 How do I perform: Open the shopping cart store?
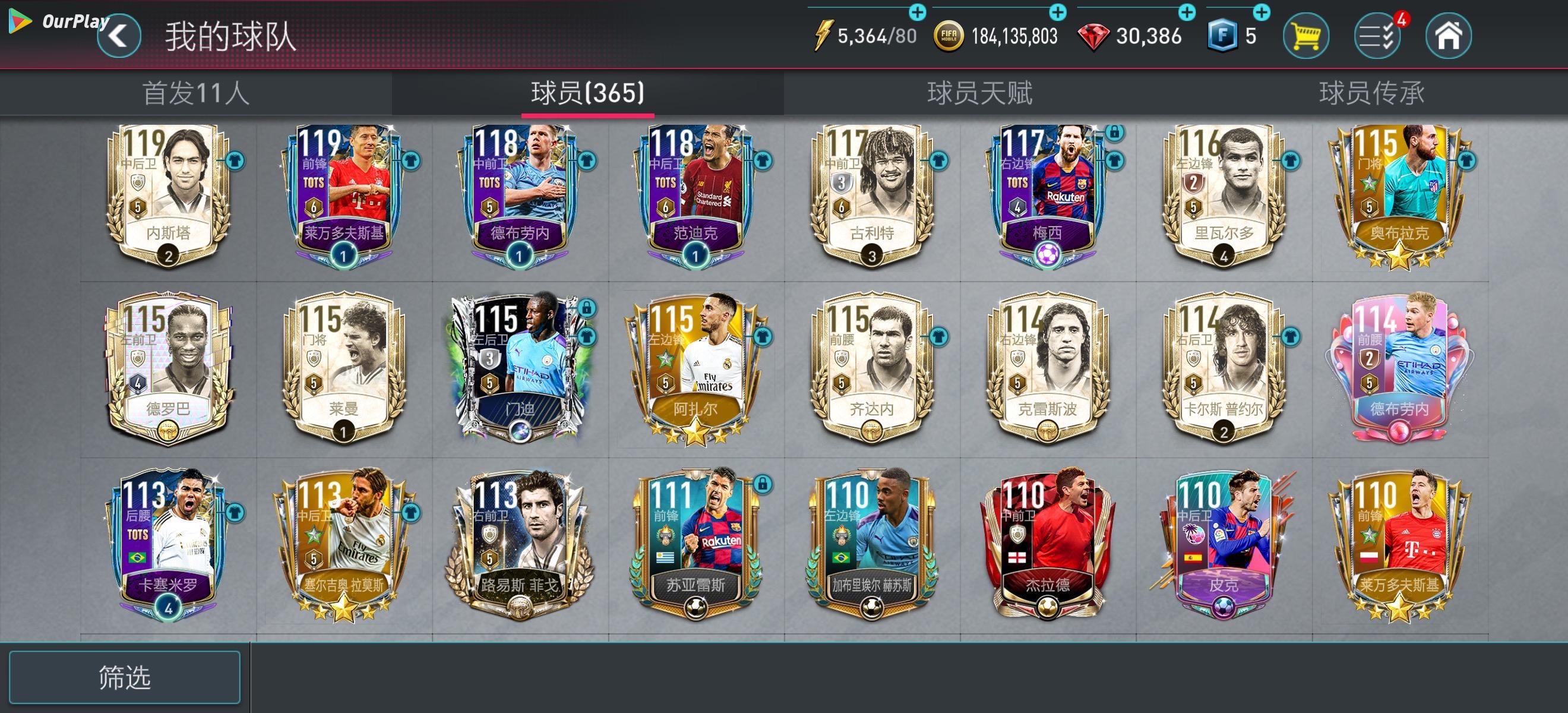pyautogui.click(x=1305, y=36)
